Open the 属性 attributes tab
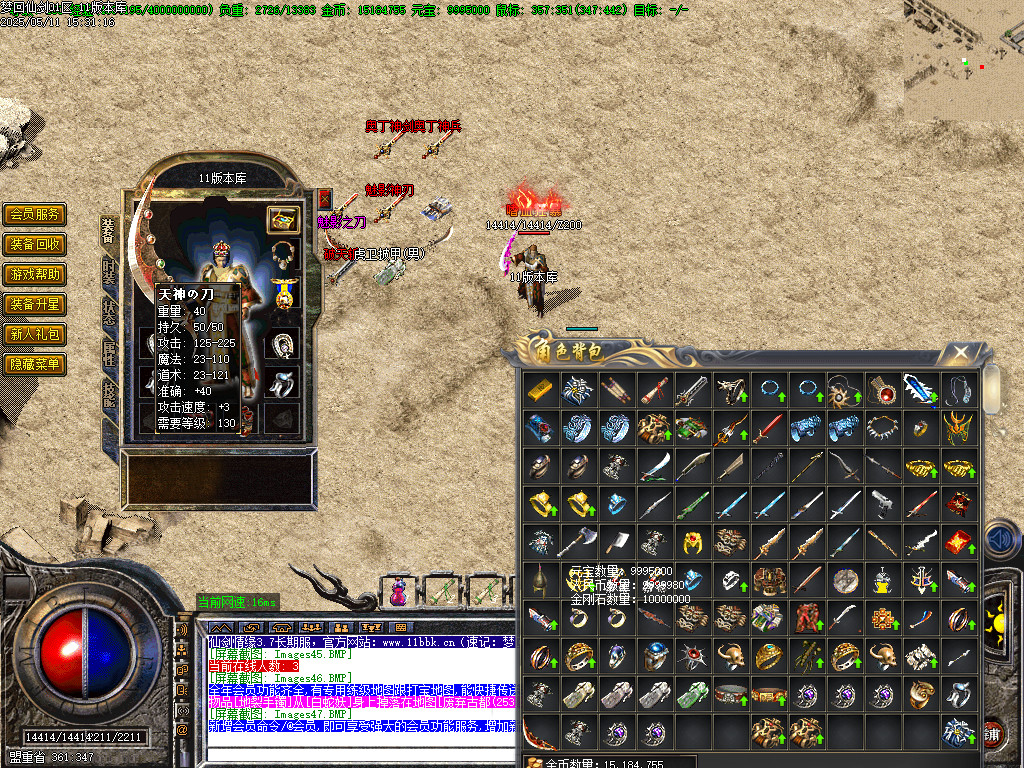The width and height of the screenshot is (1024, 768). tap(108, 351)
